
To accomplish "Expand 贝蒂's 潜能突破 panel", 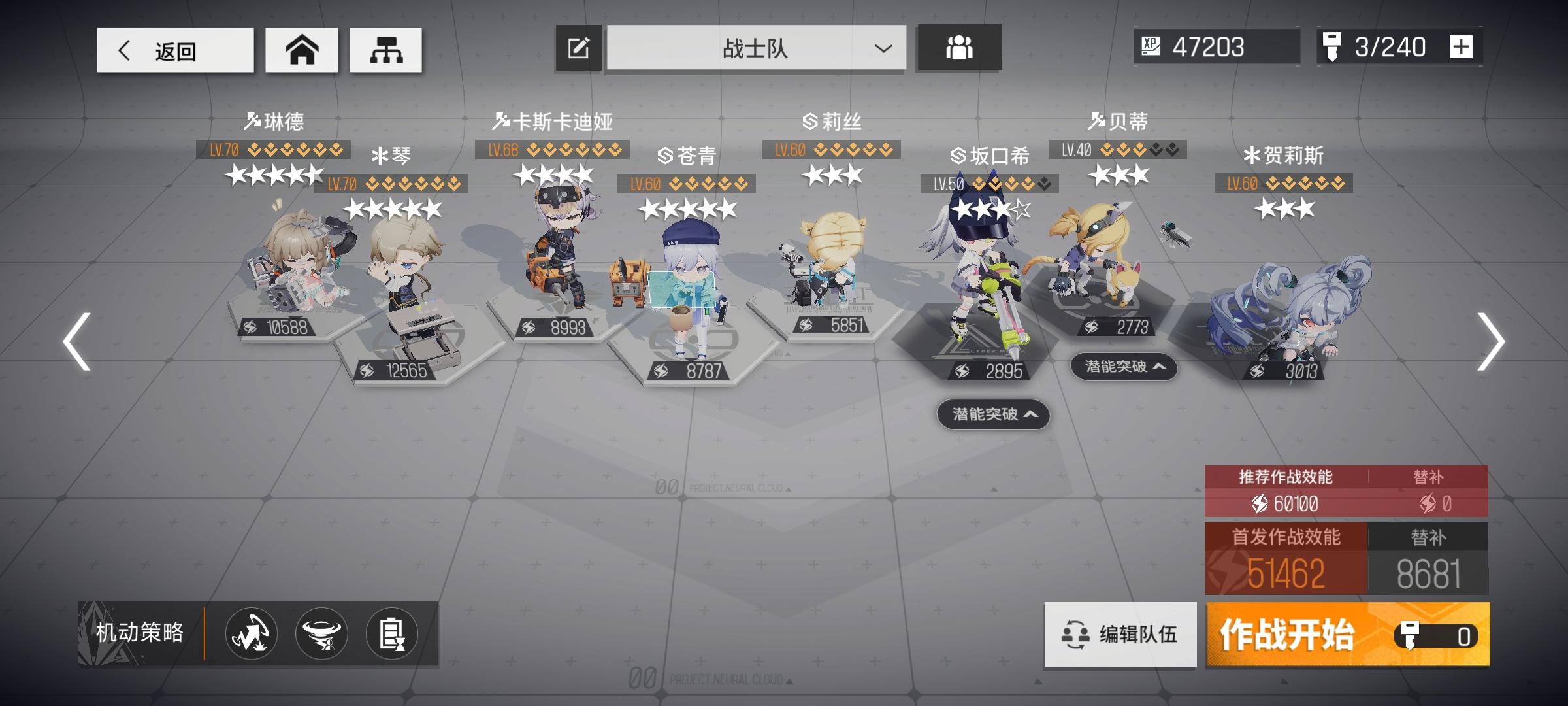I will tap(1124, 368).
